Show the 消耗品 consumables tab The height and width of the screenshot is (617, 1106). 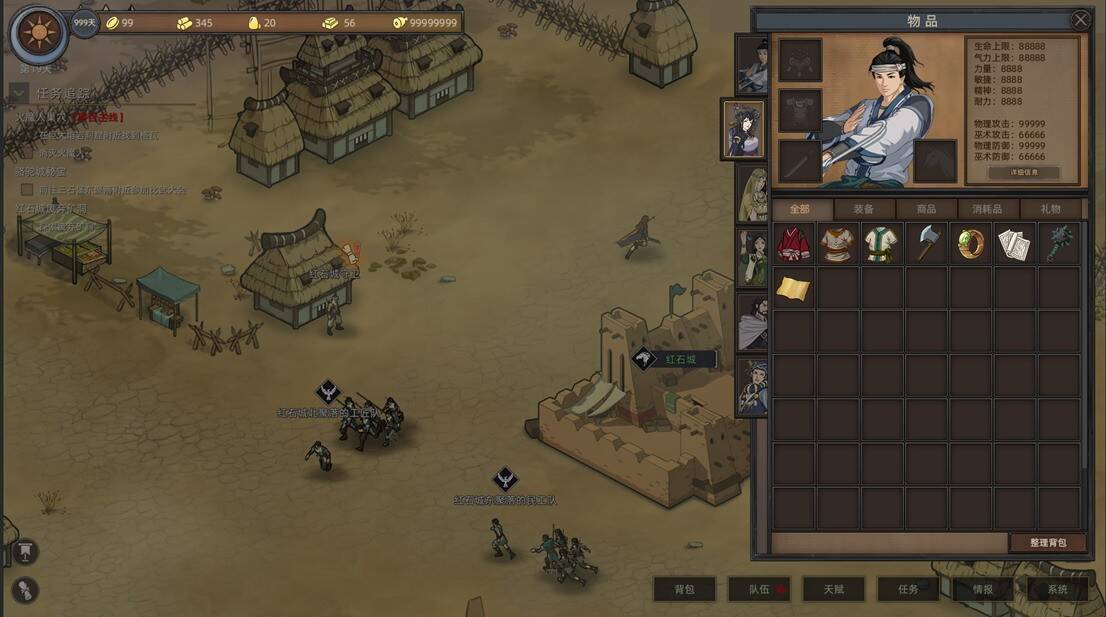tap(987, 209)
